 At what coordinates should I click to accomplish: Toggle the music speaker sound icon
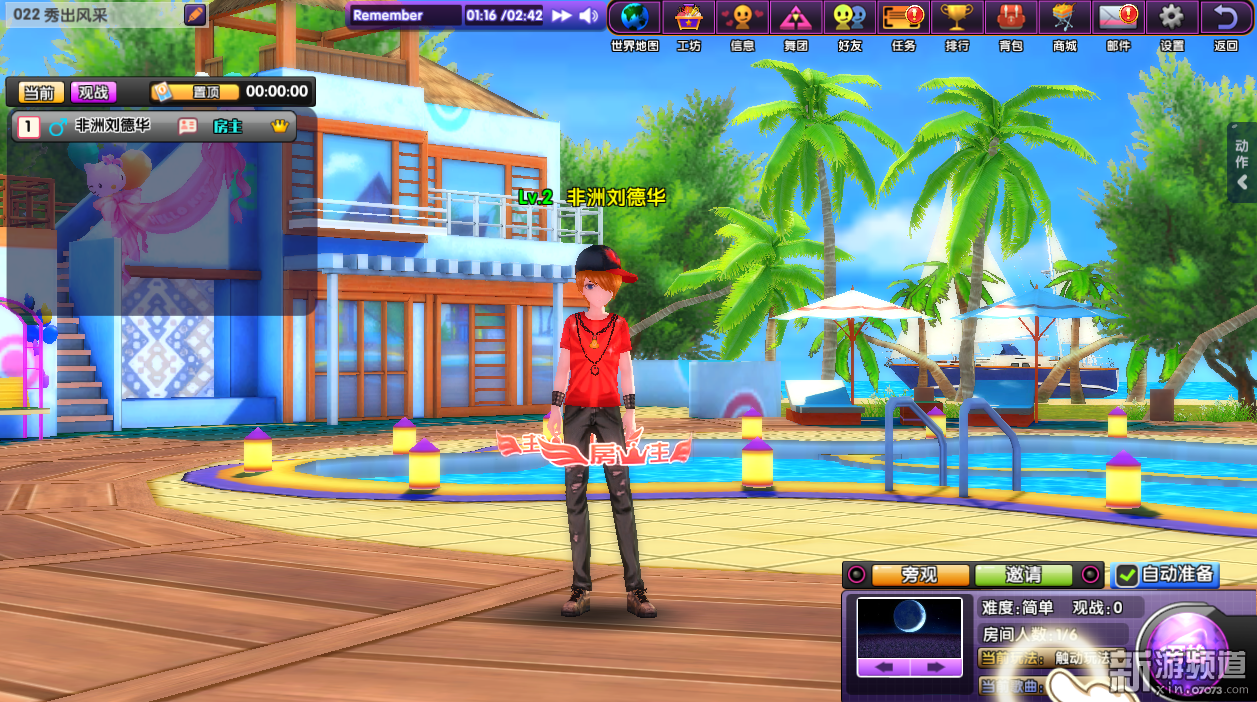point(589,16)
